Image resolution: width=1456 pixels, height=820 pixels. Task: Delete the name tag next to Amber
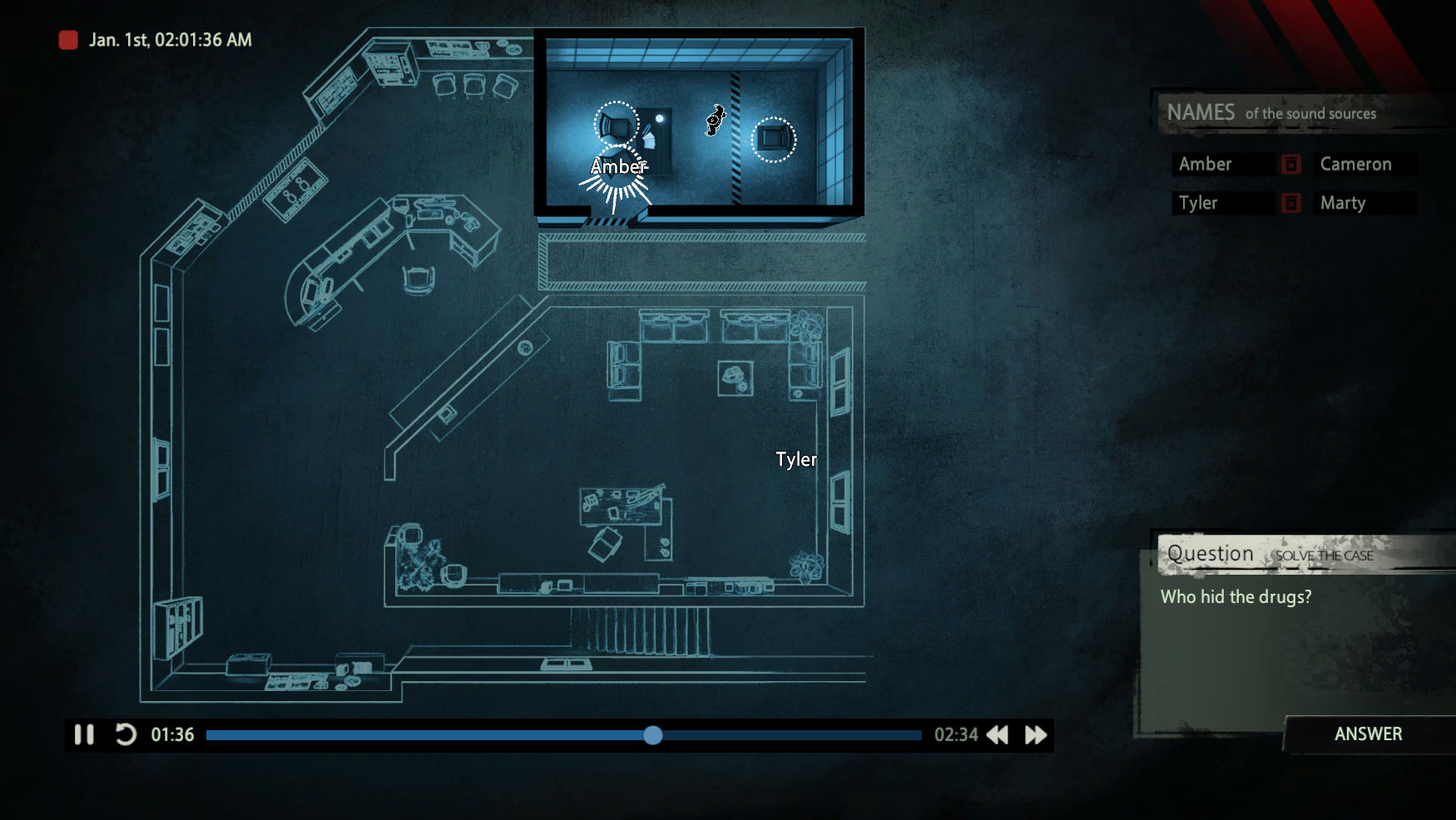point(1291,164)
